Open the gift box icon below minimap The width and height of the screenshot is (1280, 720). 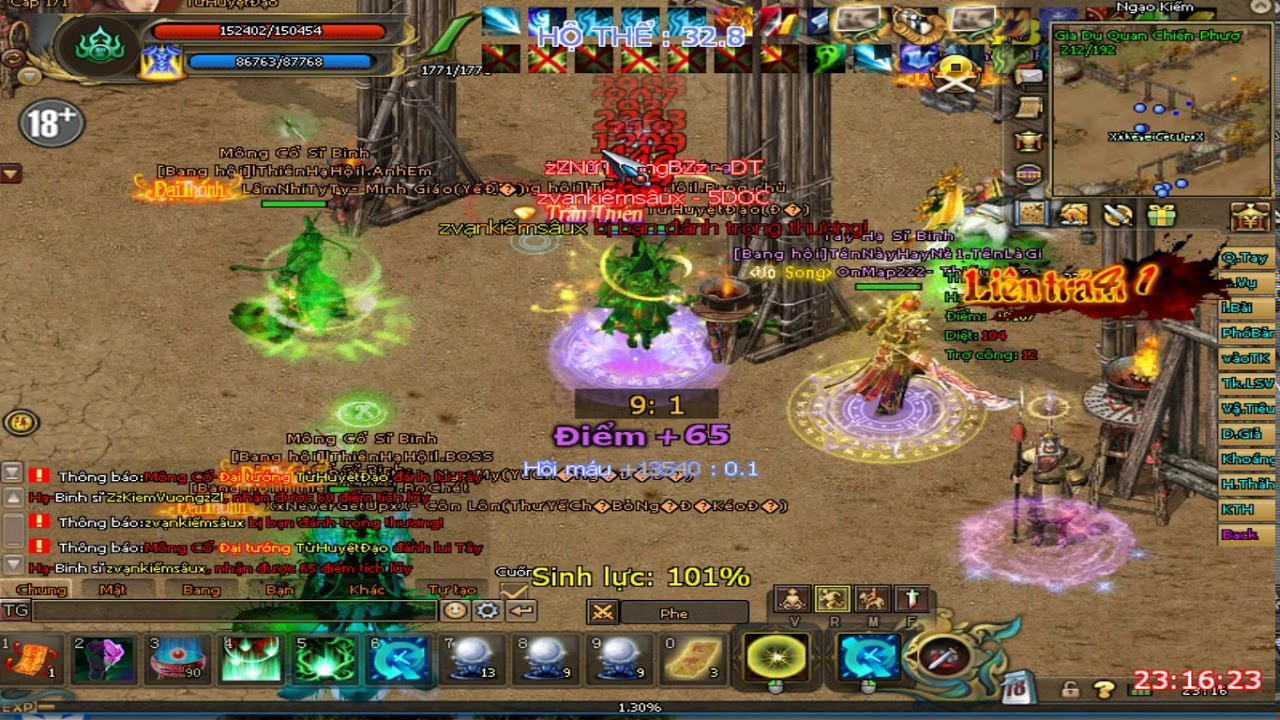pyautogui.click(x=1161, y=216)
